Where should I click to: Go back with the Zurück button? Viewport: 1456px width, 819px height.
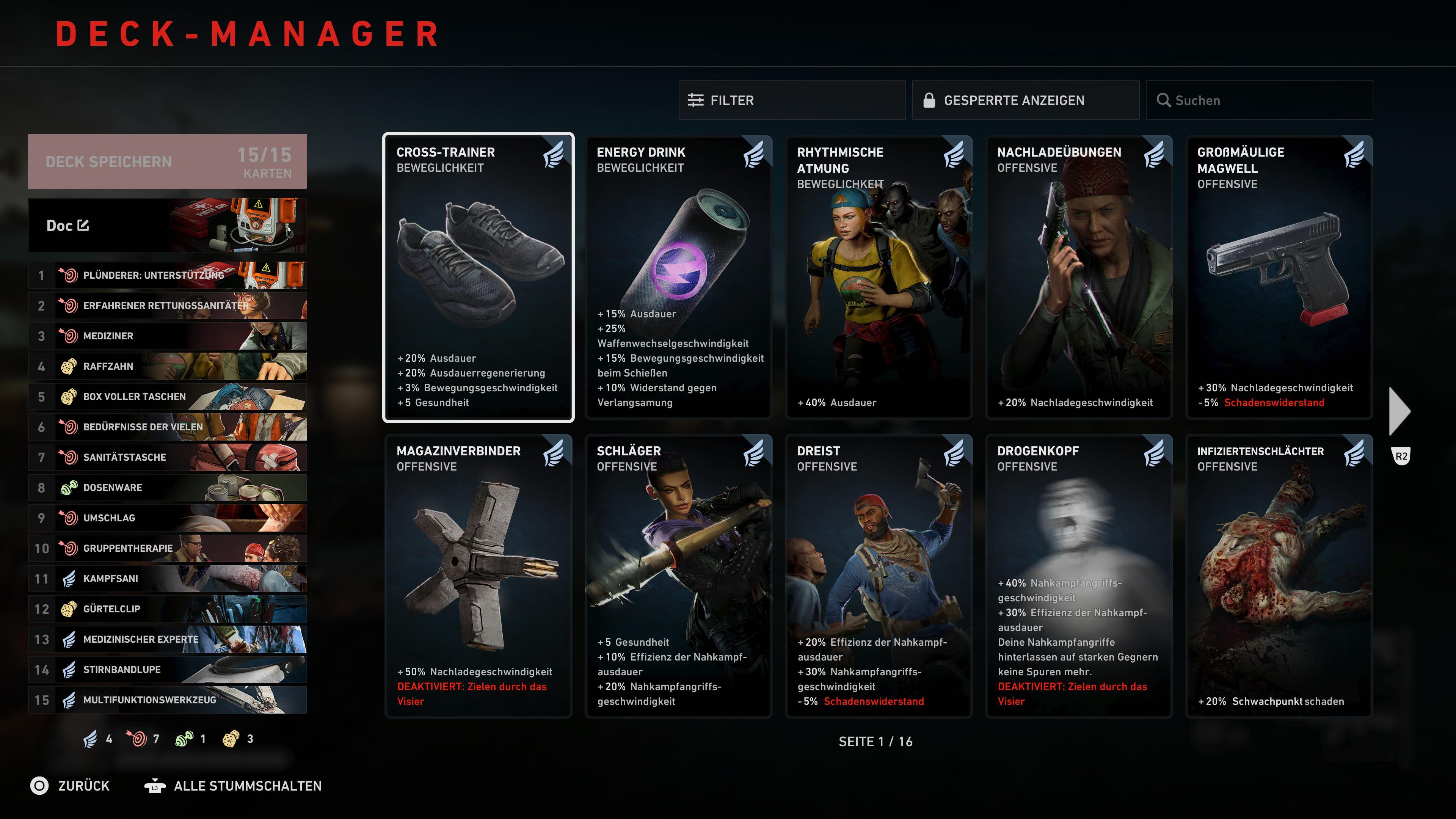pyautogui.click(x=70, y=786)
